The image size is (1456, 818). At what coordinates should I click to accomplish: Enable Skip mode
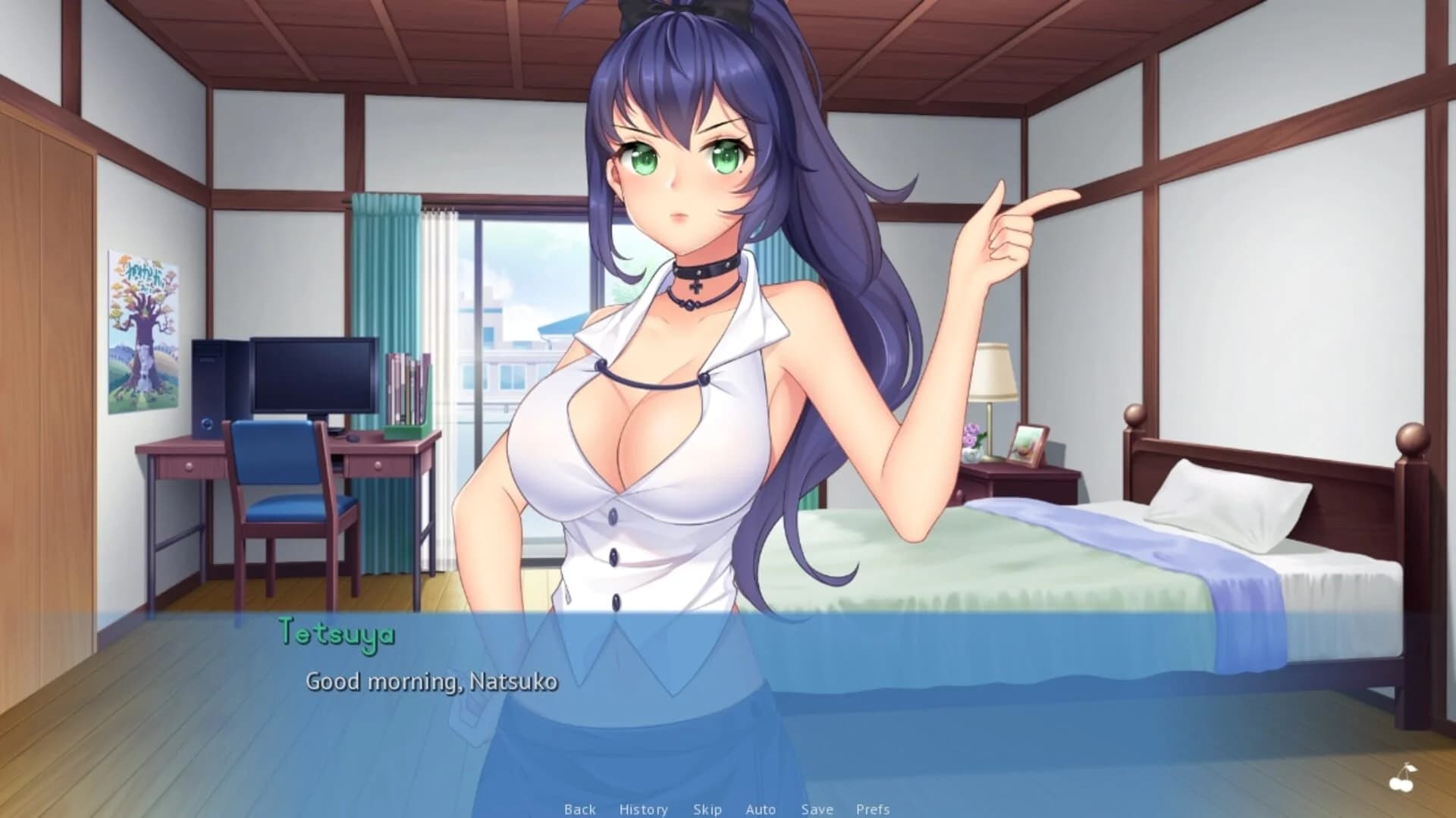click(x=707, y=808)
